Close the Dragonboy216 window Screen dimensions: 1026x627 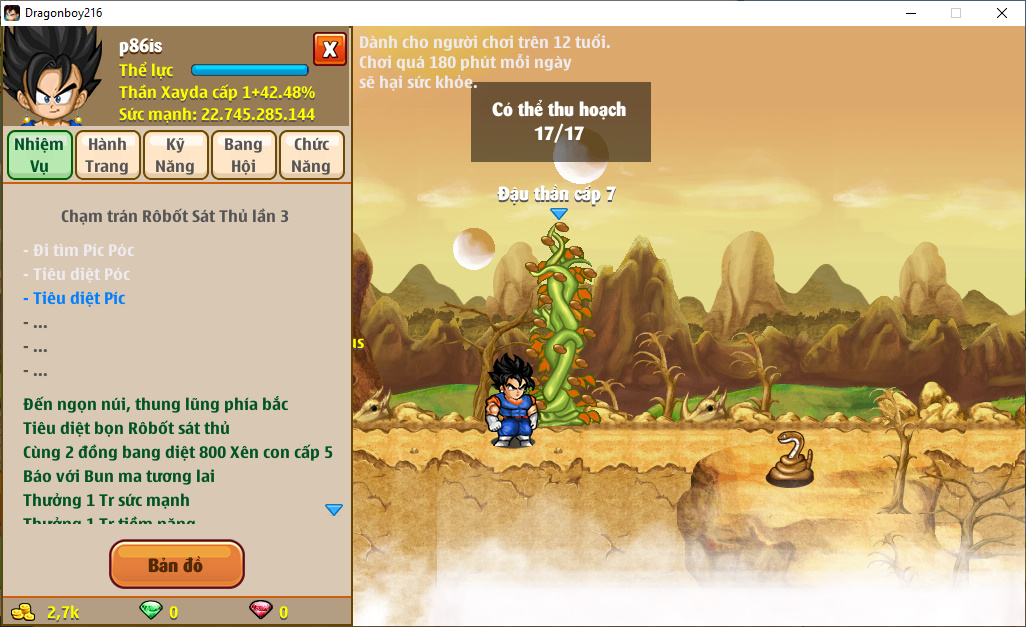pos(1001,13)
